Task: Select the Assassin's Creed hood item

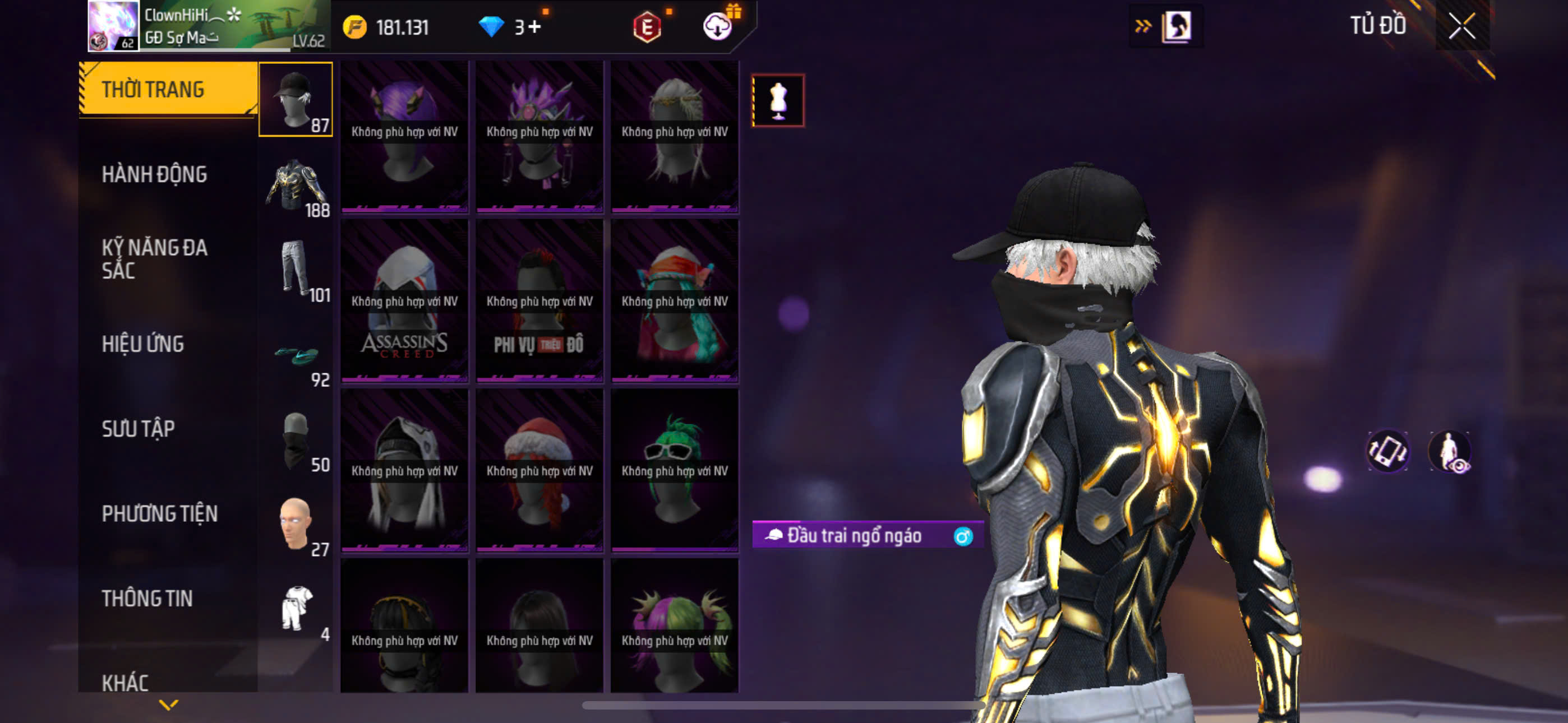Action: click(x=404, y=302)
